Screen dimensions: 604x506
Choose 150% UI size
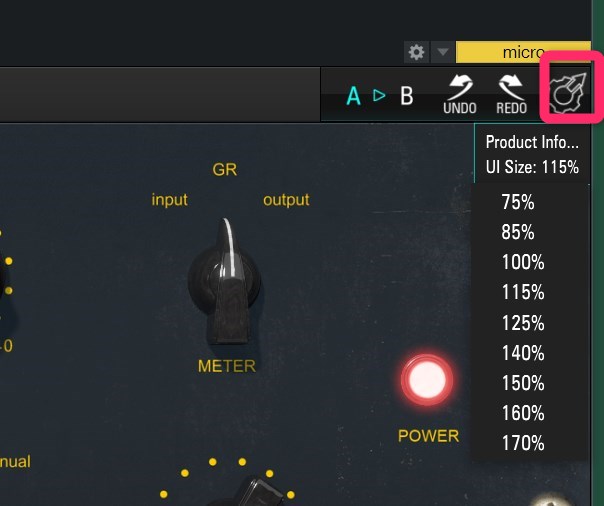pos(522,383)
